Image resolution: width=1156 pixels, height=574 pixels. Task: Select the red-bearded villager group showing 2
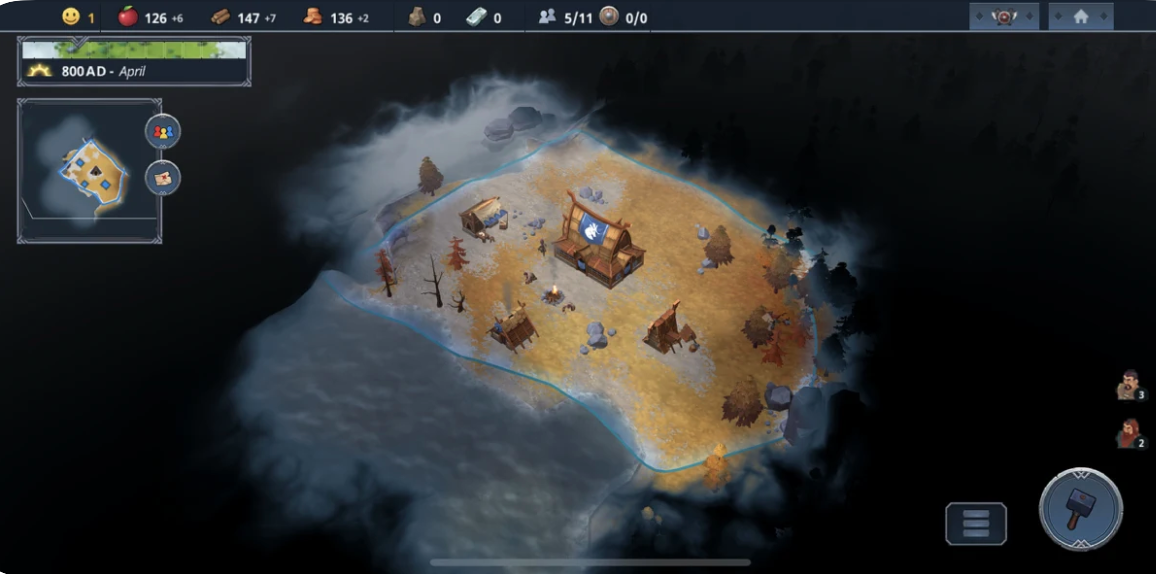(1129, 433)
